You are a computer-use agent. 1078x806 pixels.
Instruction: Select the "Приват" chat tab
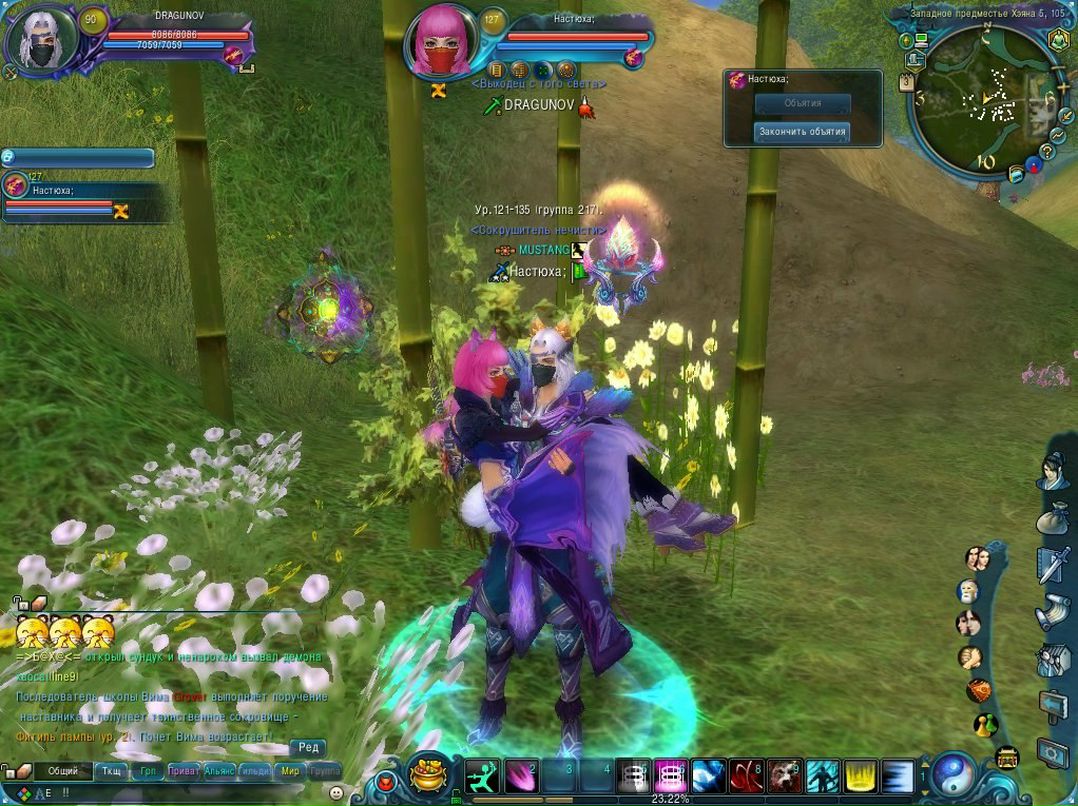coord(182,771)
